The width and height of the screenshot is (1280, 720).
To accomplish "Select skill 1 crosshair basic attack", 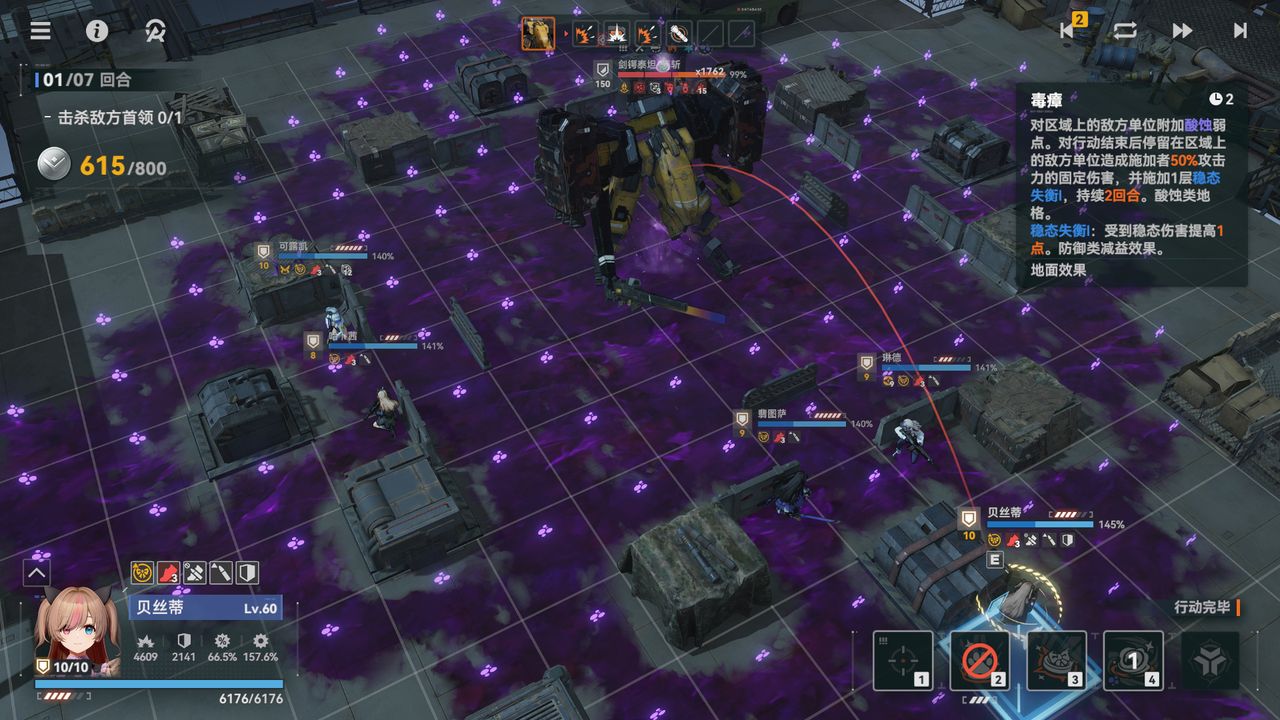I will point(903,660).
